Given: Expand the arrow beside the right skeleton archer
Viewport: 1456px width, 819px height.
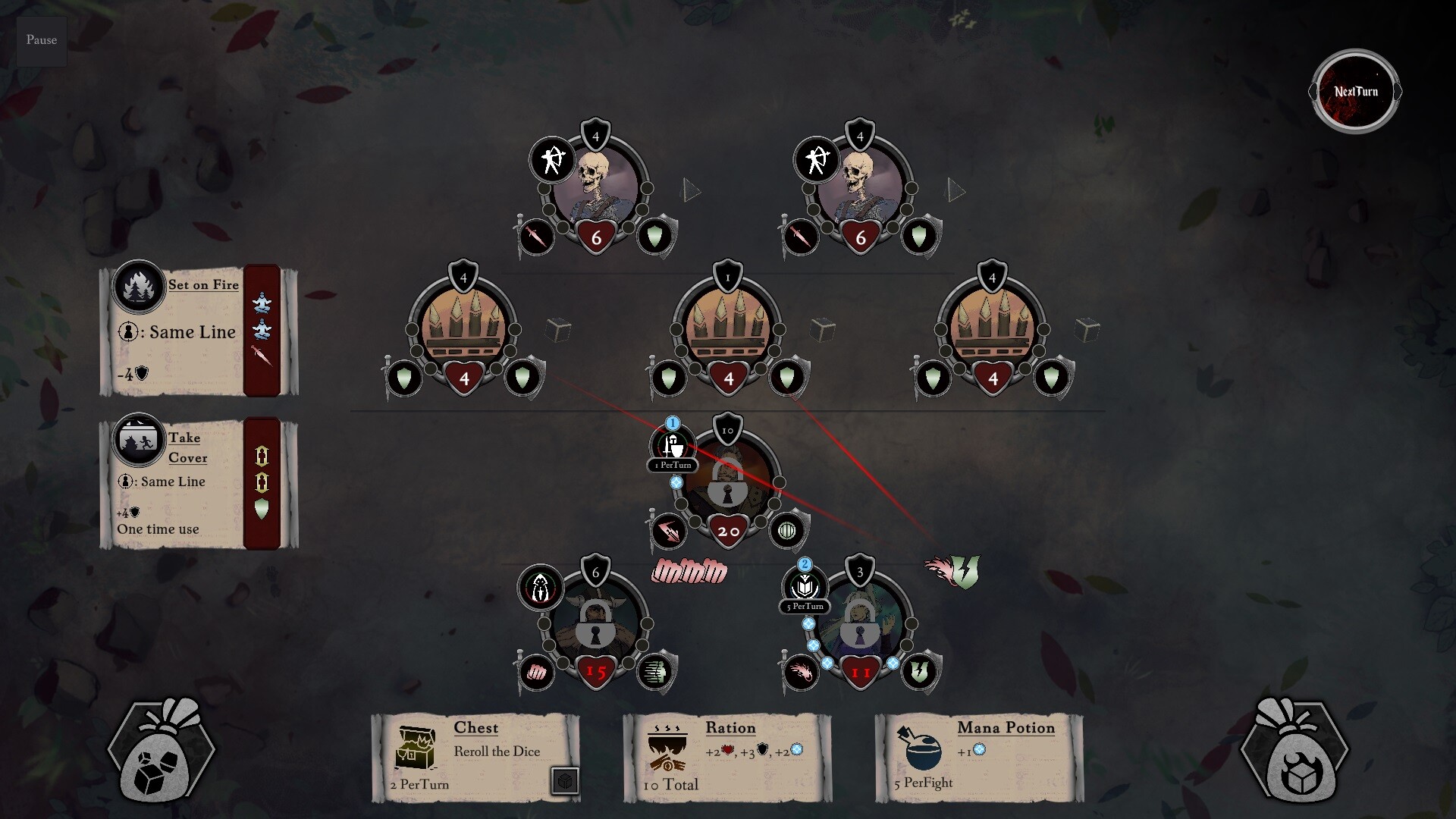Looking at the screenshot, I should tap(955, 190).
